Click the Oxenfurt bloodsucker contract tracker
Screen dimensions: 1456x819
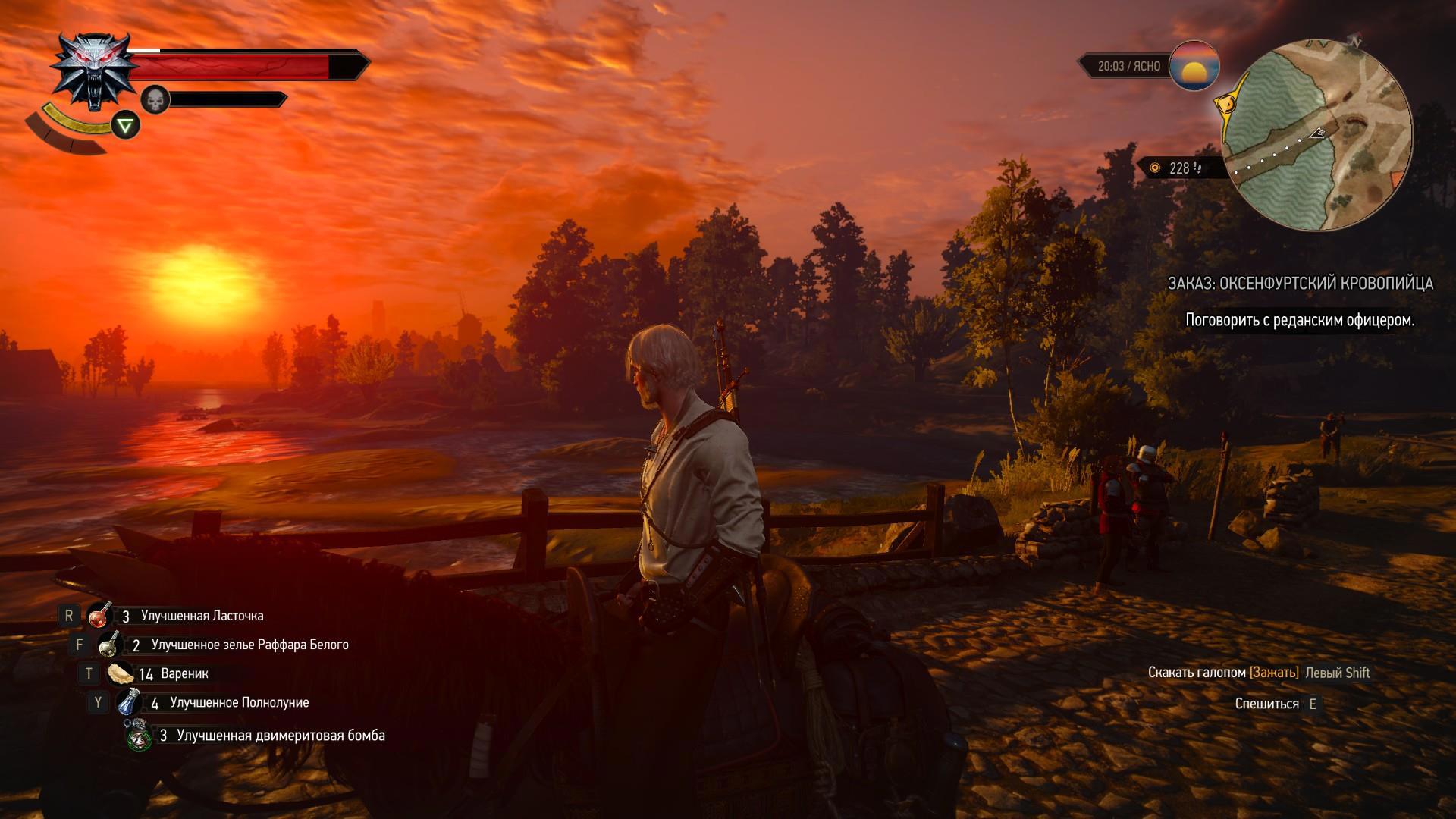coord(1300,284)
